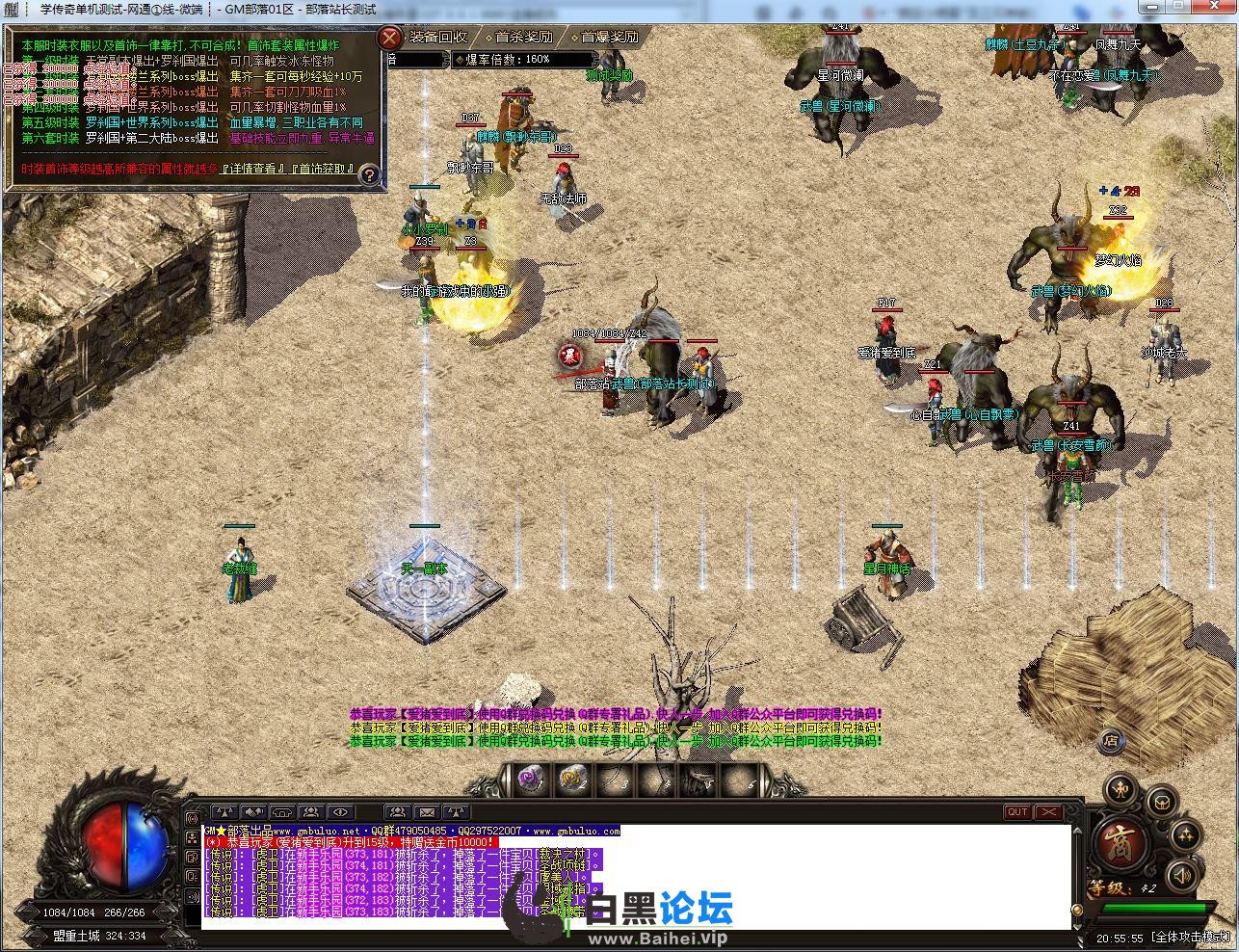Open the question mark help button

368,176
